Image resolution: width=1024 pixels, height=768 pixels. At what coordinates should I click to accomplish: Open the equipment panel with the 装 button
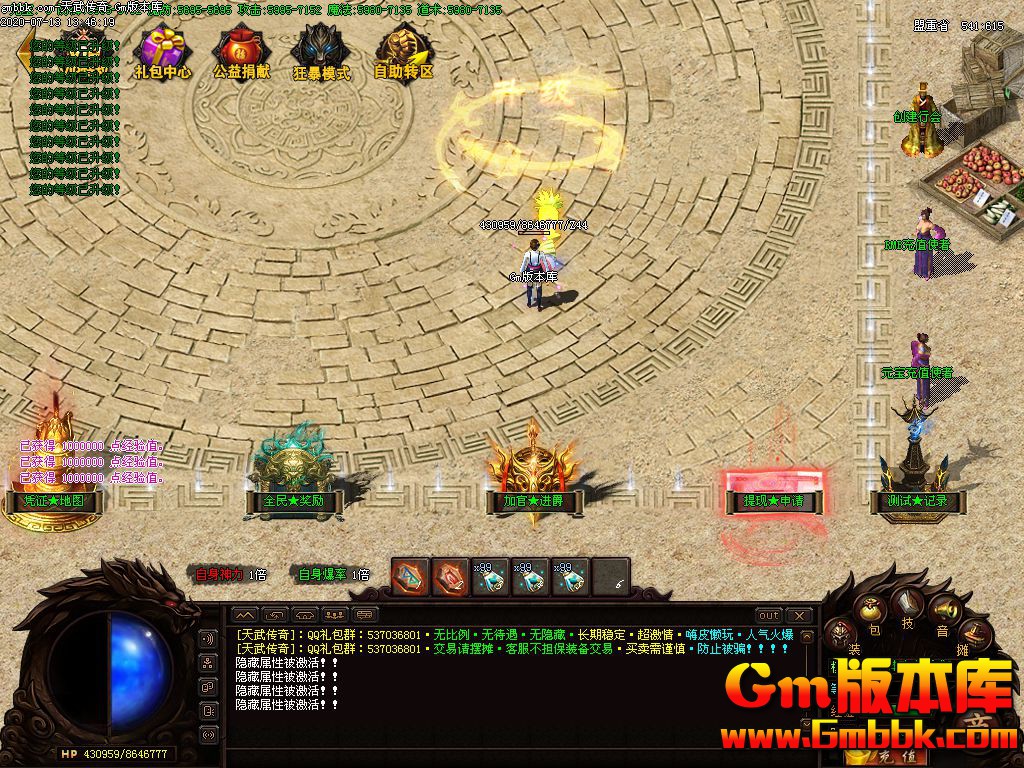point(842,637)
